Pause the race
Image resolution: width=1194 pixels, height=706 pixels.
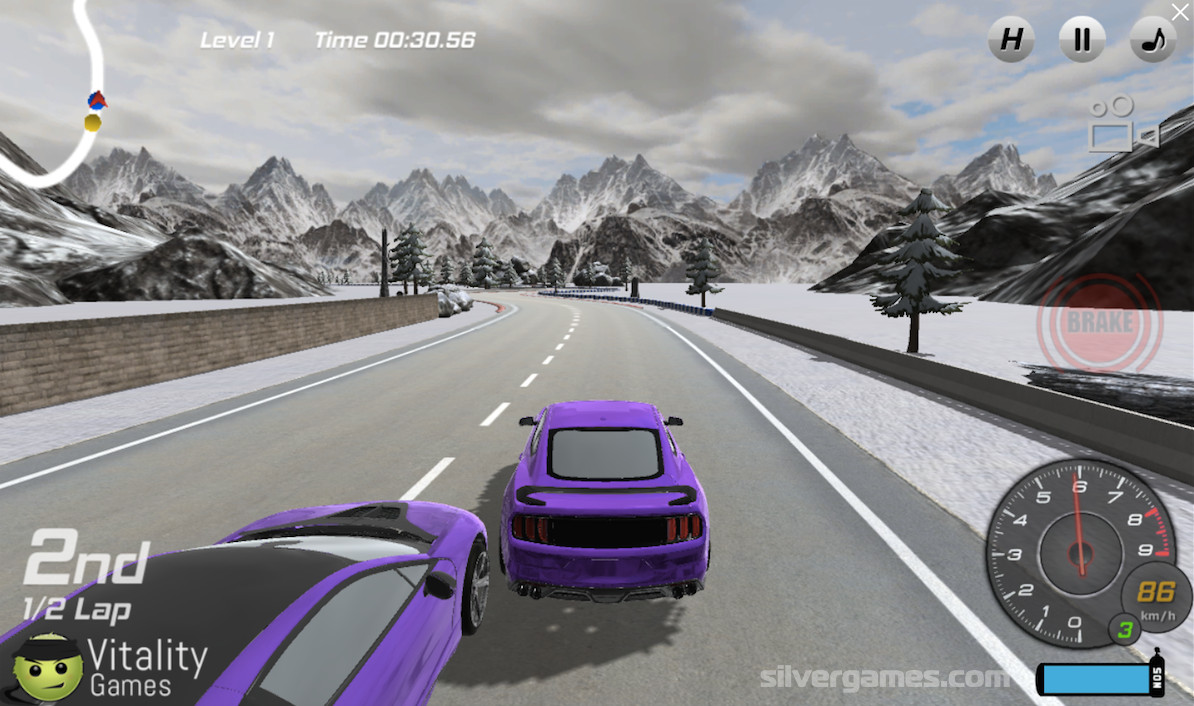(1082, 40)
